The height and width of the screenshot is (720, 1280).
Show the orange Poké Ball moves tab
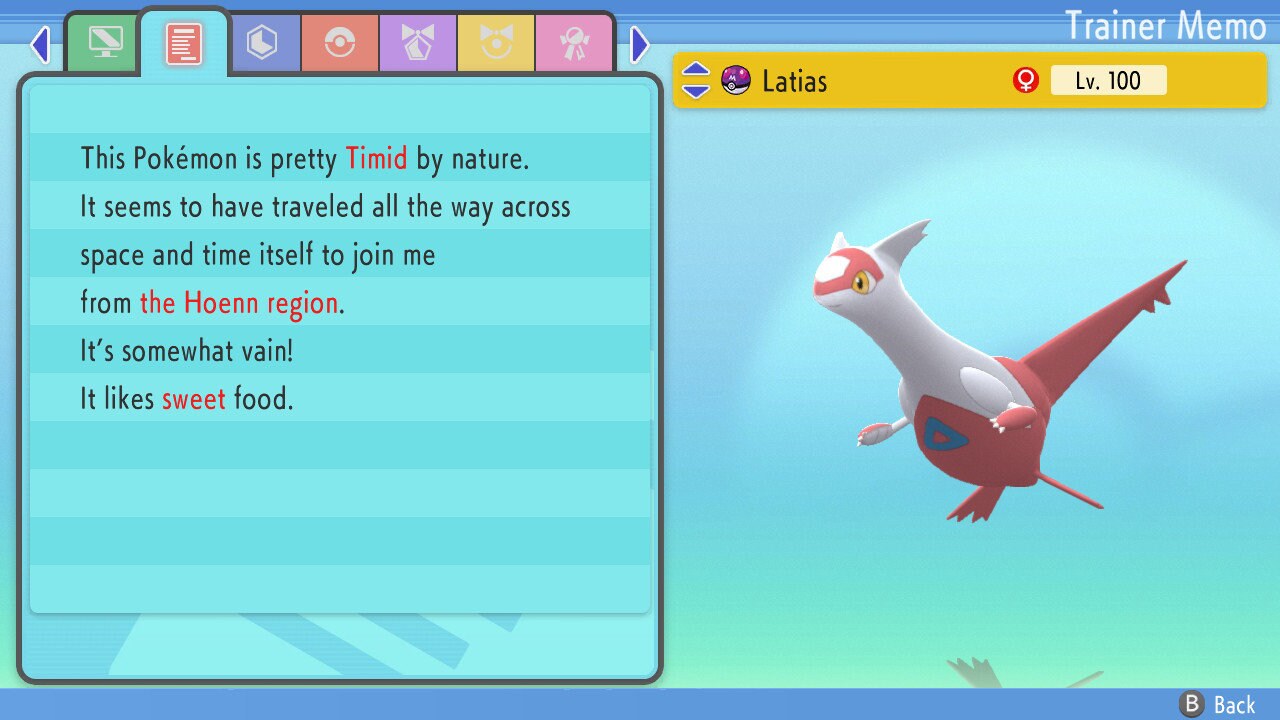coord(340,43)
